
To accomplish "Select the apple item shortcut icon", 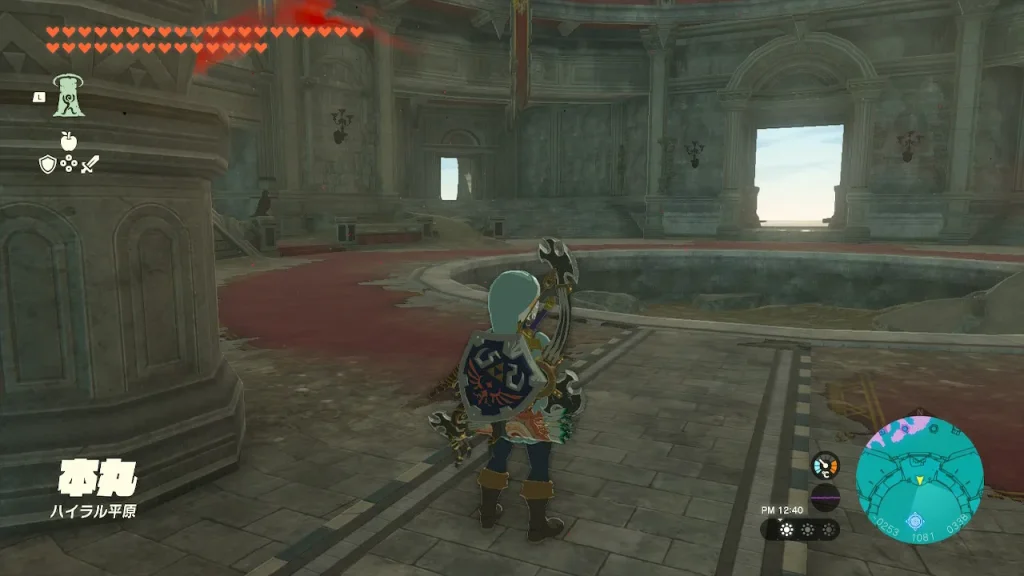I will pos(69,140).
